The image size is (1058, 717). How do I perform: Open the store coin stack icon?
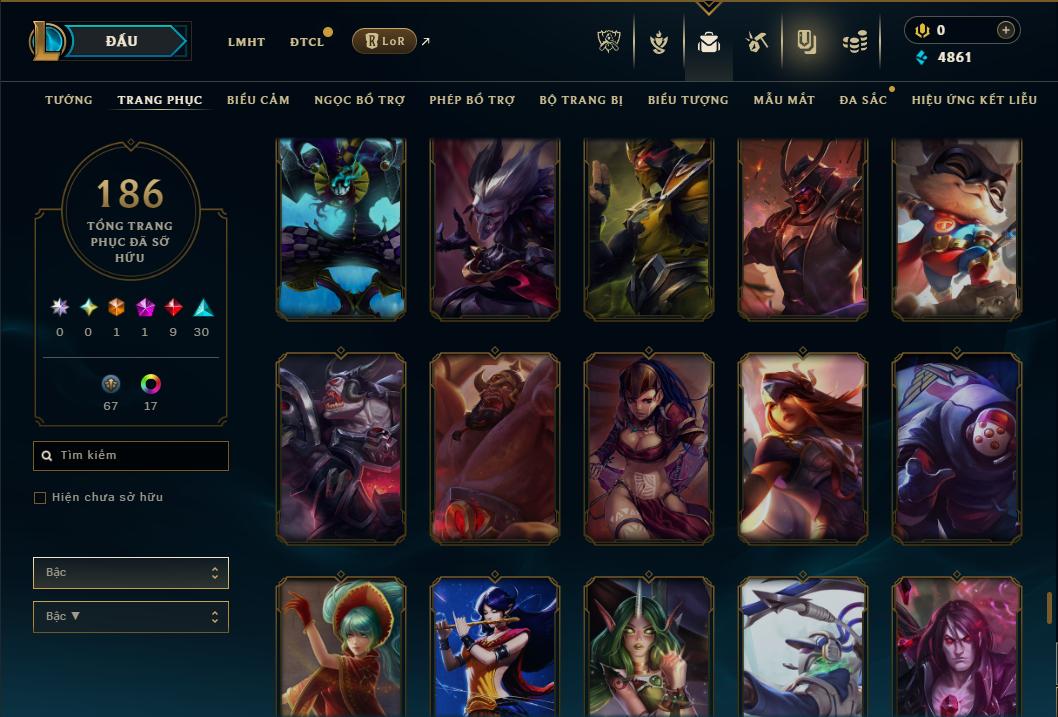pyautogui.click(x=854, y=42)
